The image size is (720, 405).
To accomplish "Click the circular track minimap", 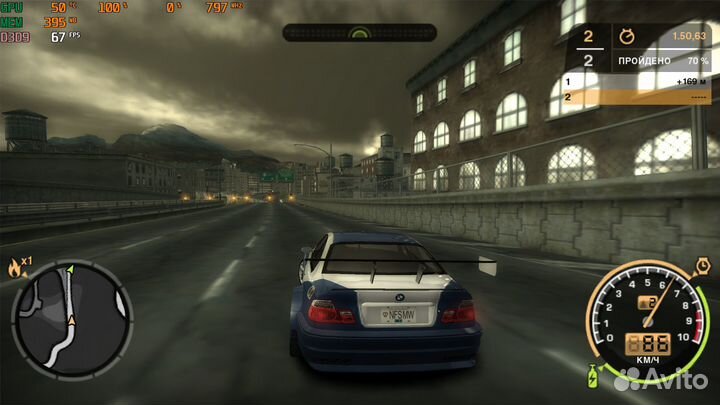I will point(71,318).
